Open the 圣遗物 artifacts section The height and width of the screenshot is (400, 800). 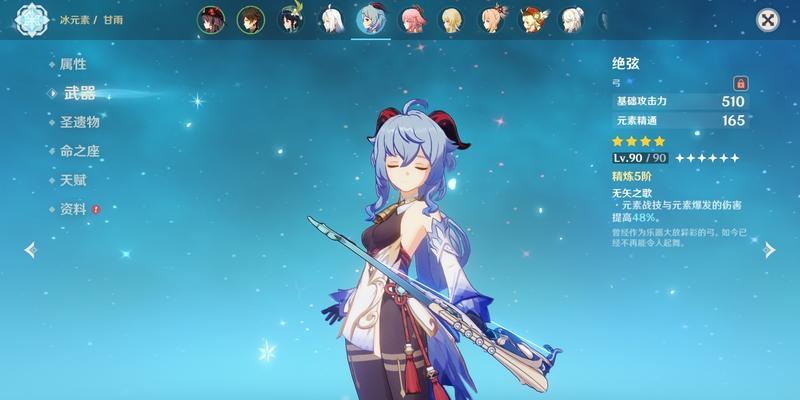point(79,122)
